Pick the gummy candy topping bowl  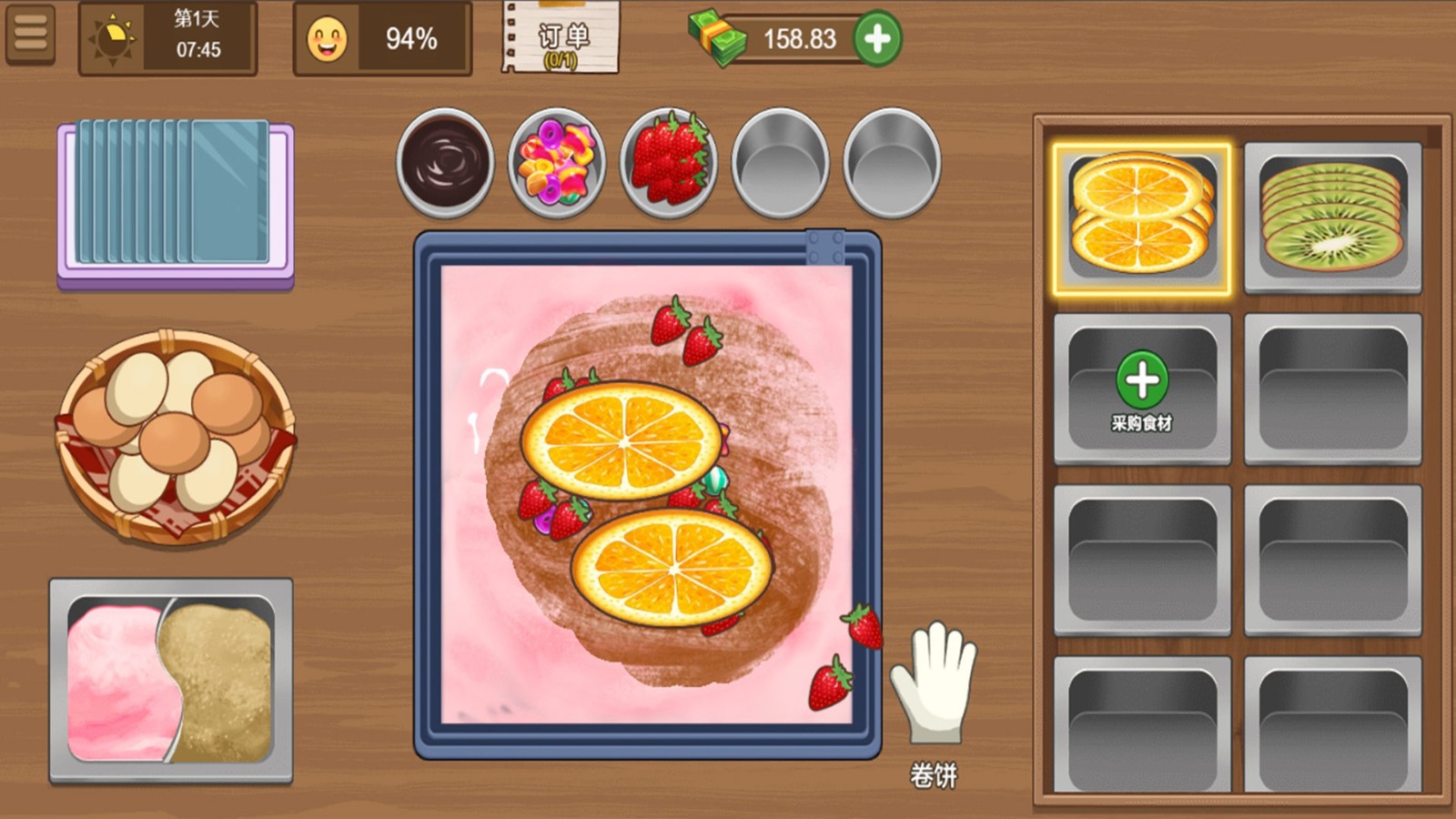tap(557, 163)
